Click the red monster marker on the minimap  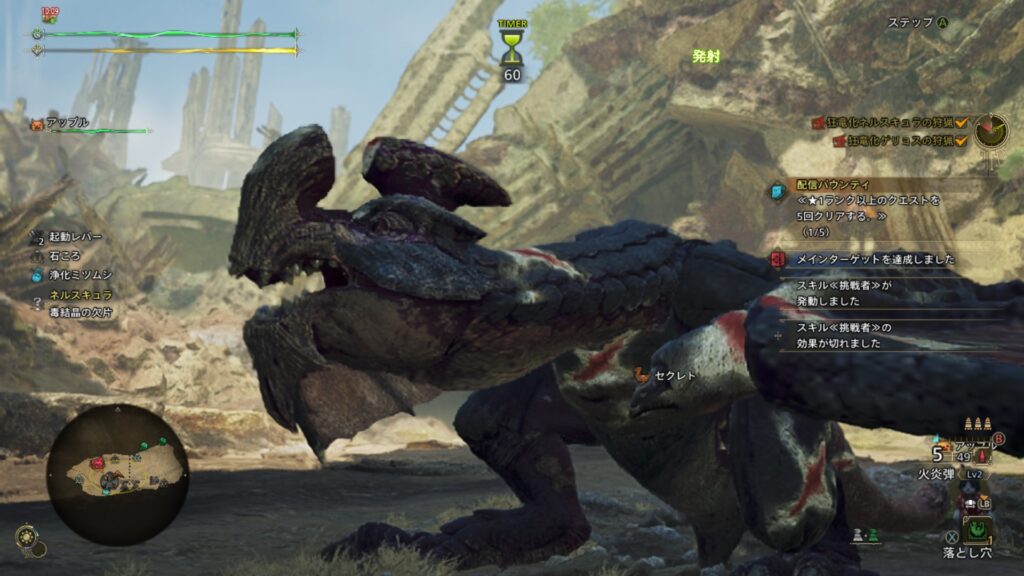point(97,463)
